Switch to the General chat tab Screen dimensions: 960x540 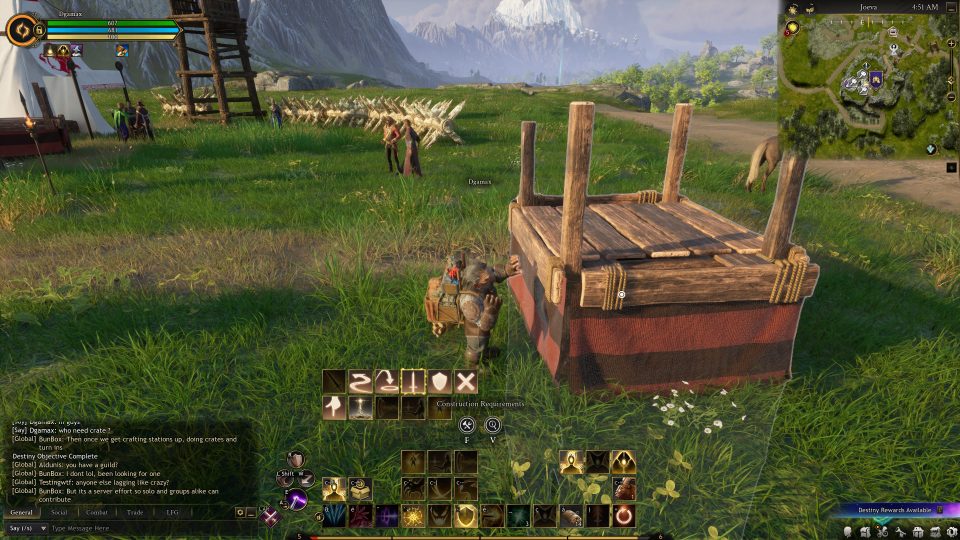pos(21,512)
